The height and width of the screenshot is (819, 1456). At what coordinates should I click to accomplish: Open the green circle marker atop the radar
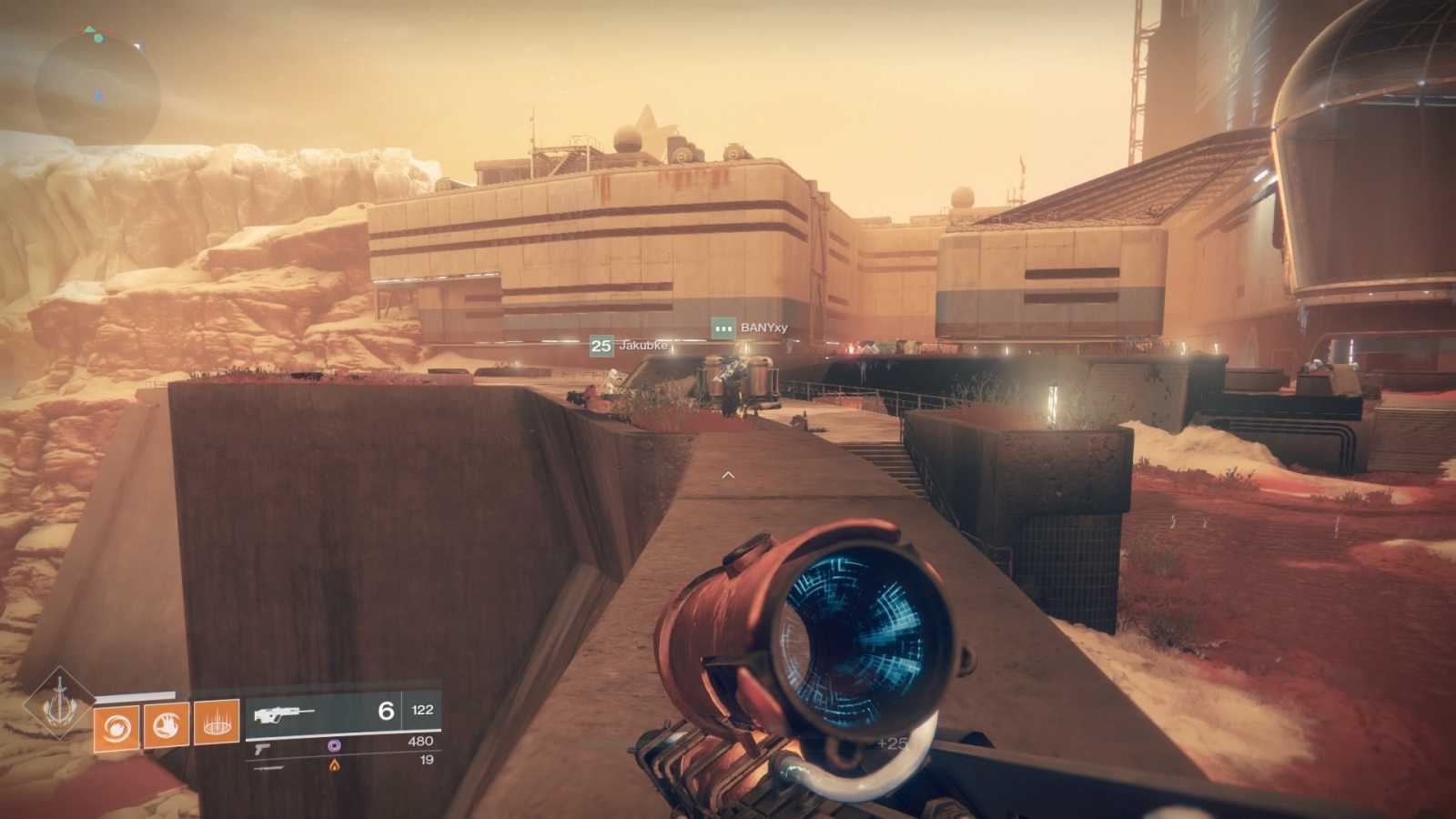click(x=99, y=38)
